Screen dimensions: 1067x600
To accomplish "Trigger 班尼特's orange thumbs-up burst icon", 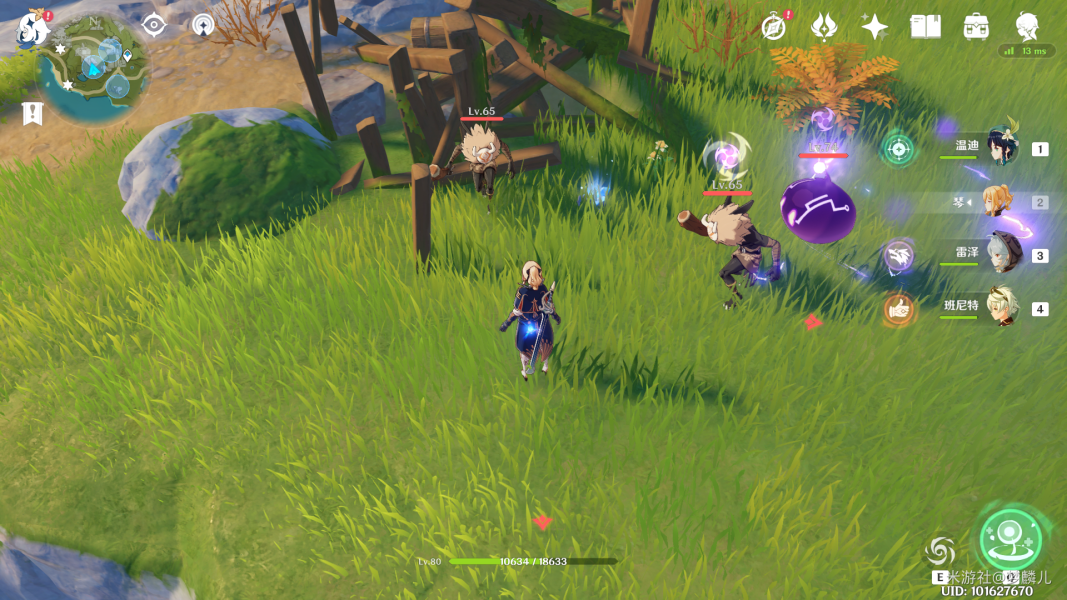I will [899, 309].
